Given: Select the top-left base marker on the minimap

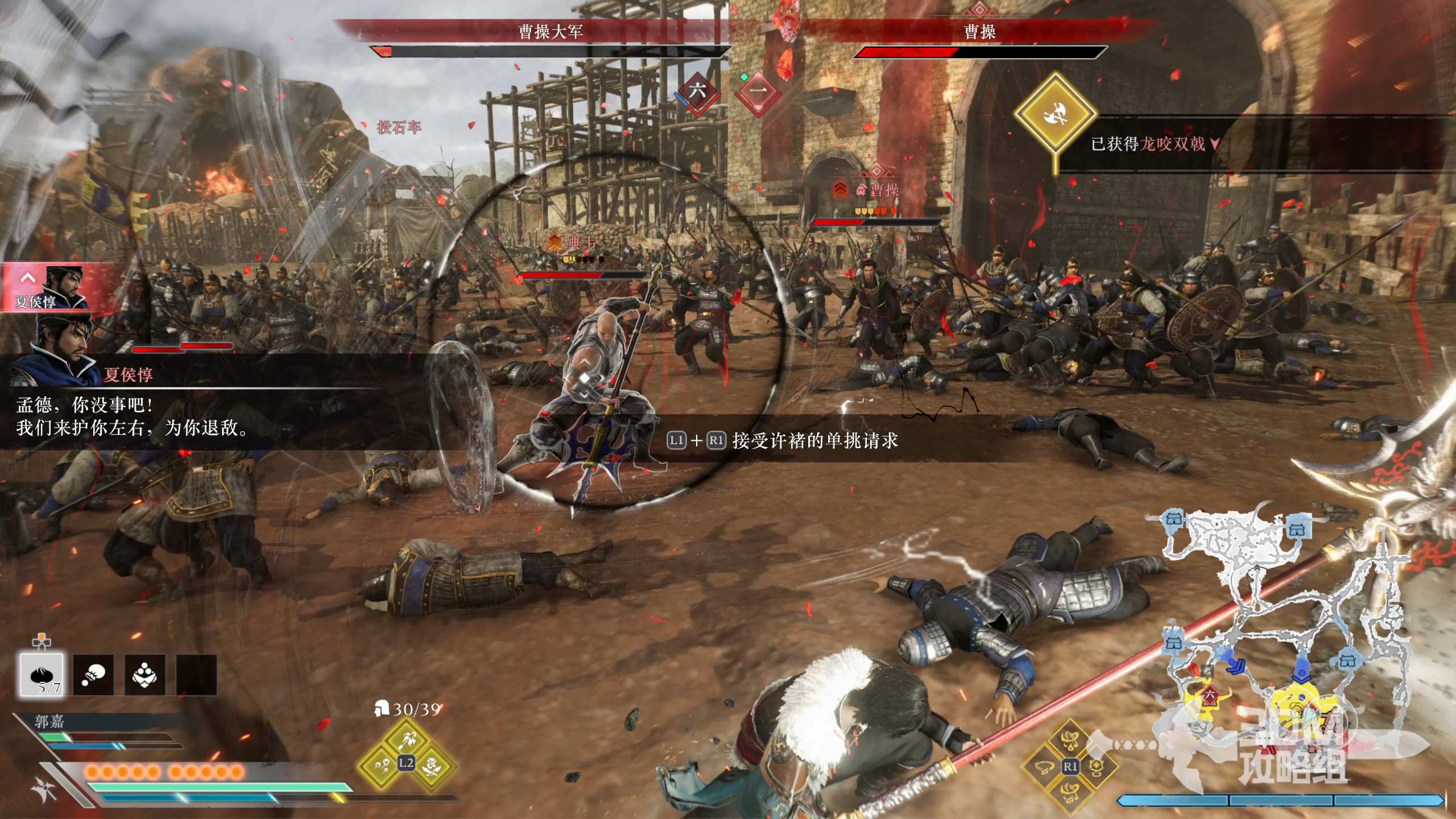Looking at the screenshot, I should coord(1174,519).
